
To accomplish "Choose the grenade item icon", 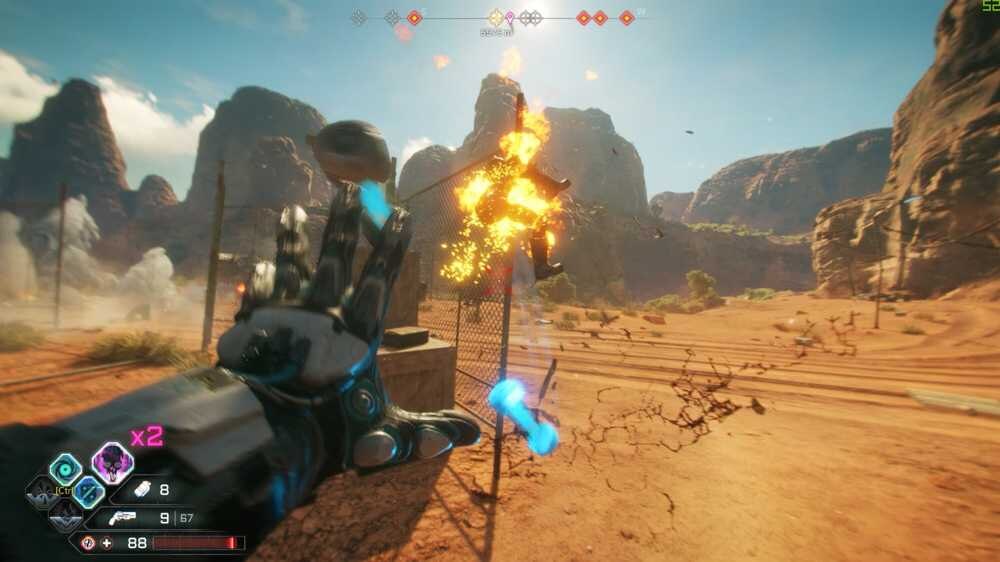I will coord(142,491).
